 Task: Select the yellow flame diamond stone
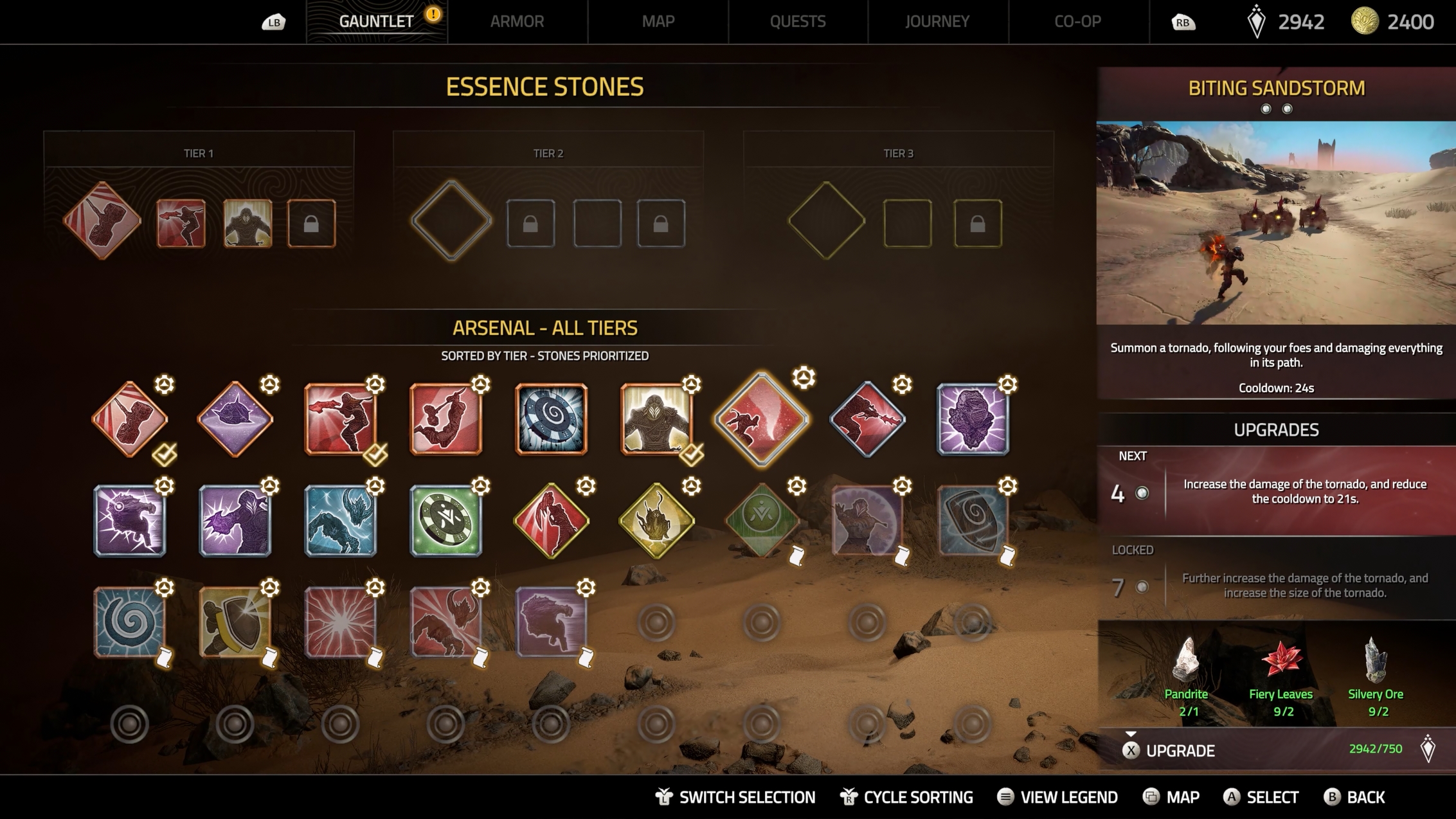click(x=656, y=520)
